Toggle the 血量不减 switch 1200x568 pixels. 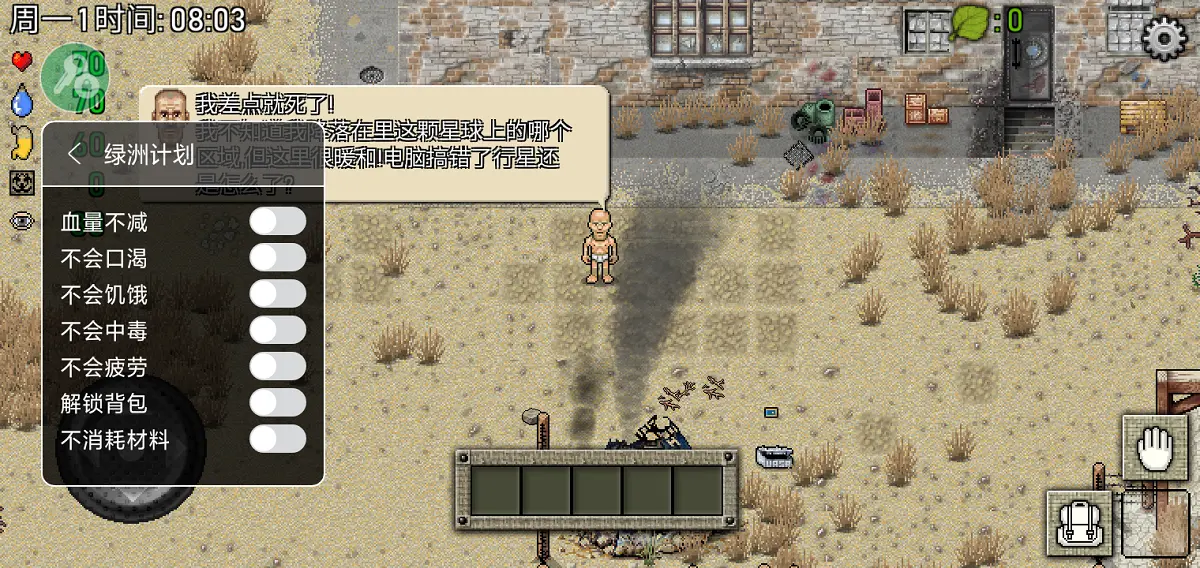[277, 222]
